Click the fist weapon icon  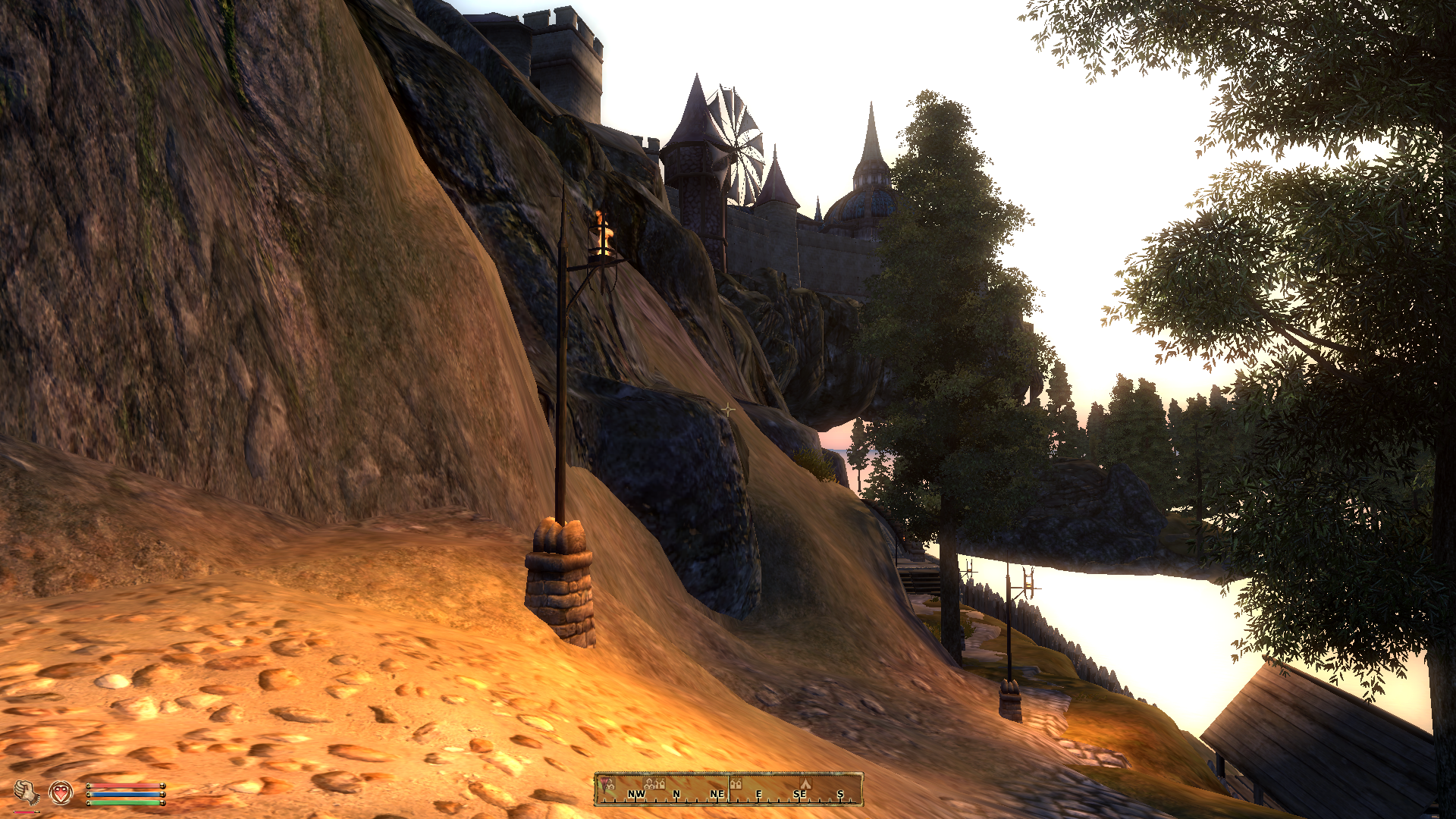(x=27, y=792)
